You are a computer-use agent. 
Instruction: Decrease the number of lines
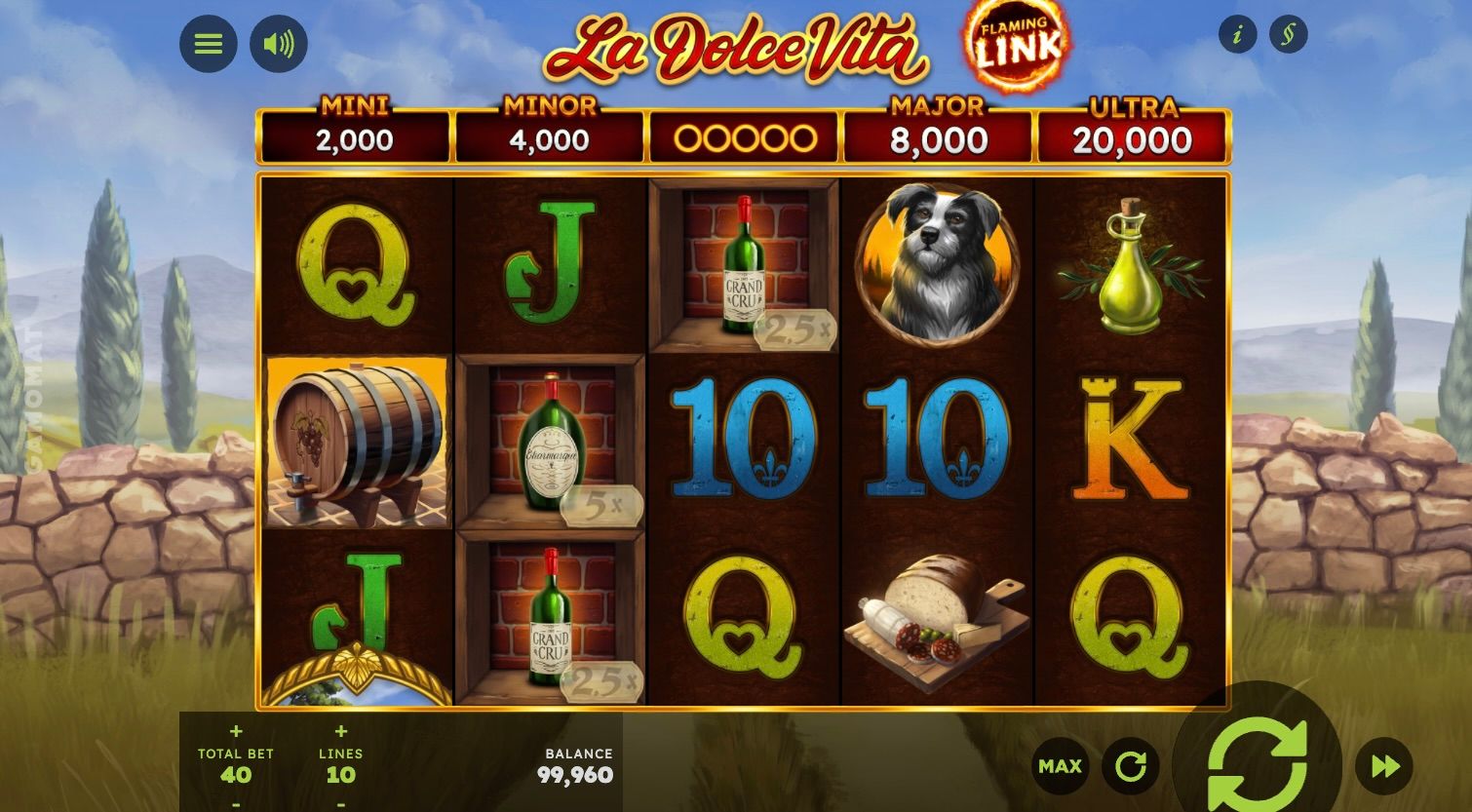[340, 803]
